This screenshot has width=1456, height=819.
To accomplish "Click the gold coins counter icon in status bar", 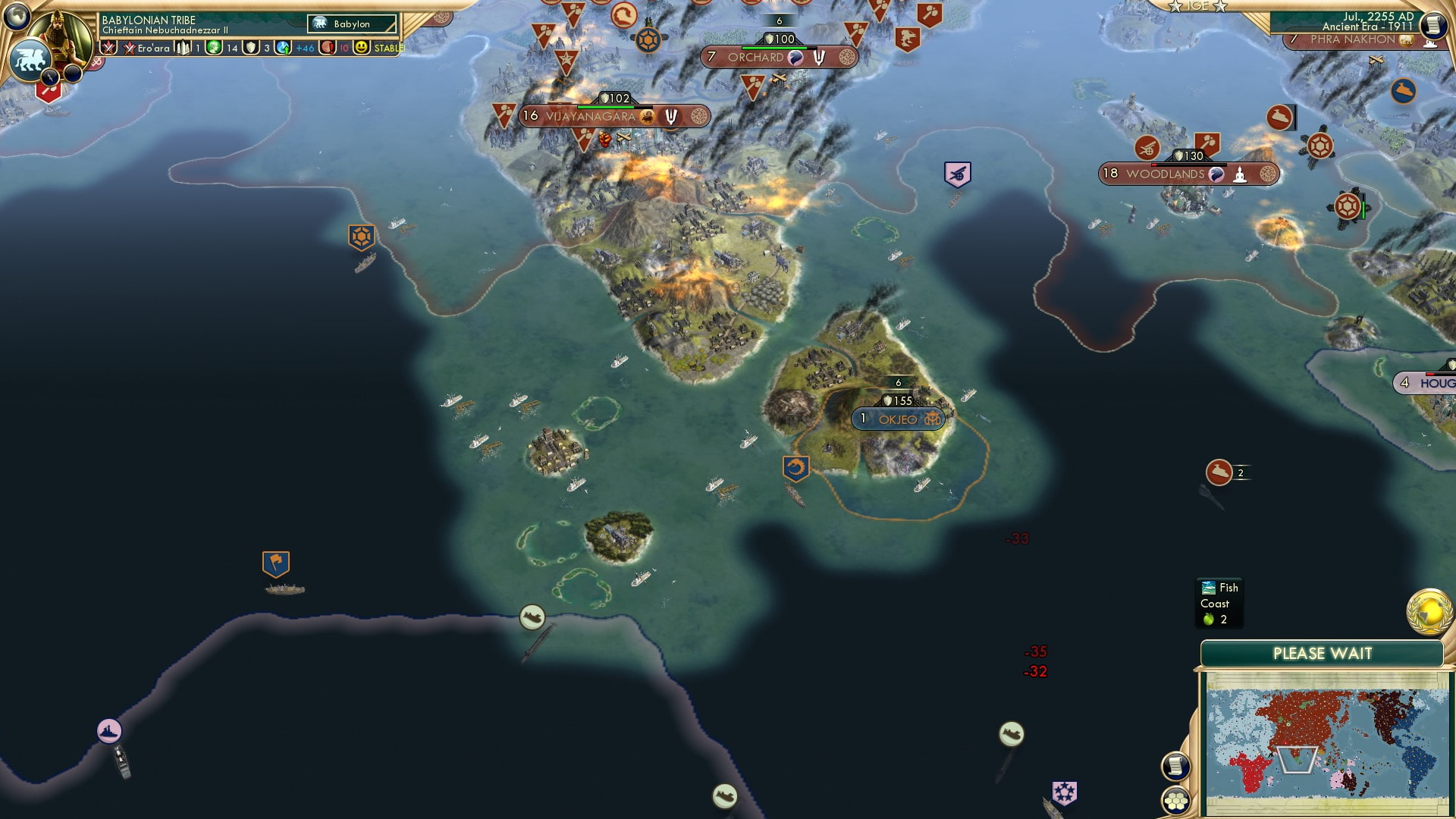I will pos(213,49).
